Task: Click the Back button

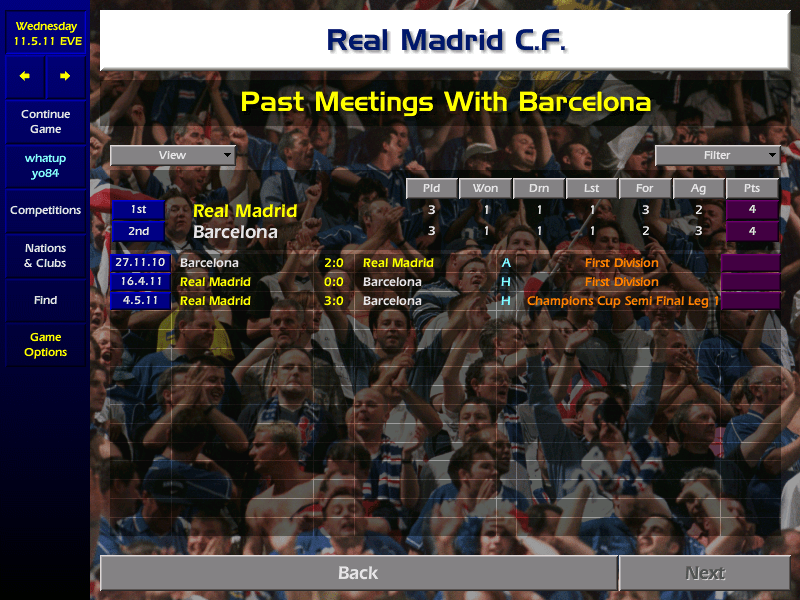Action: [358, 573]
